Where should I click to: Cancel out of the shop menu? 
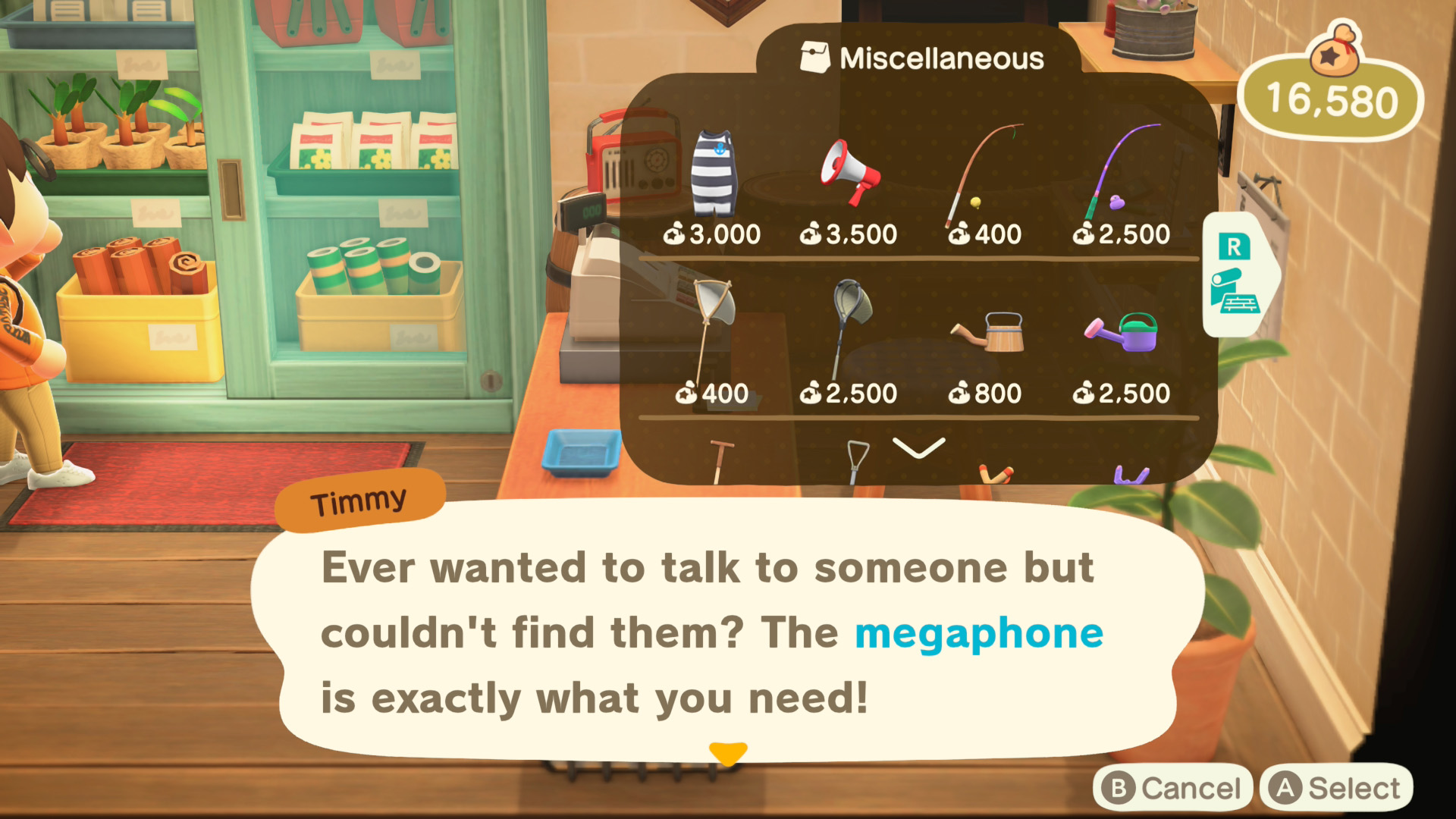tap(1171, 789)
